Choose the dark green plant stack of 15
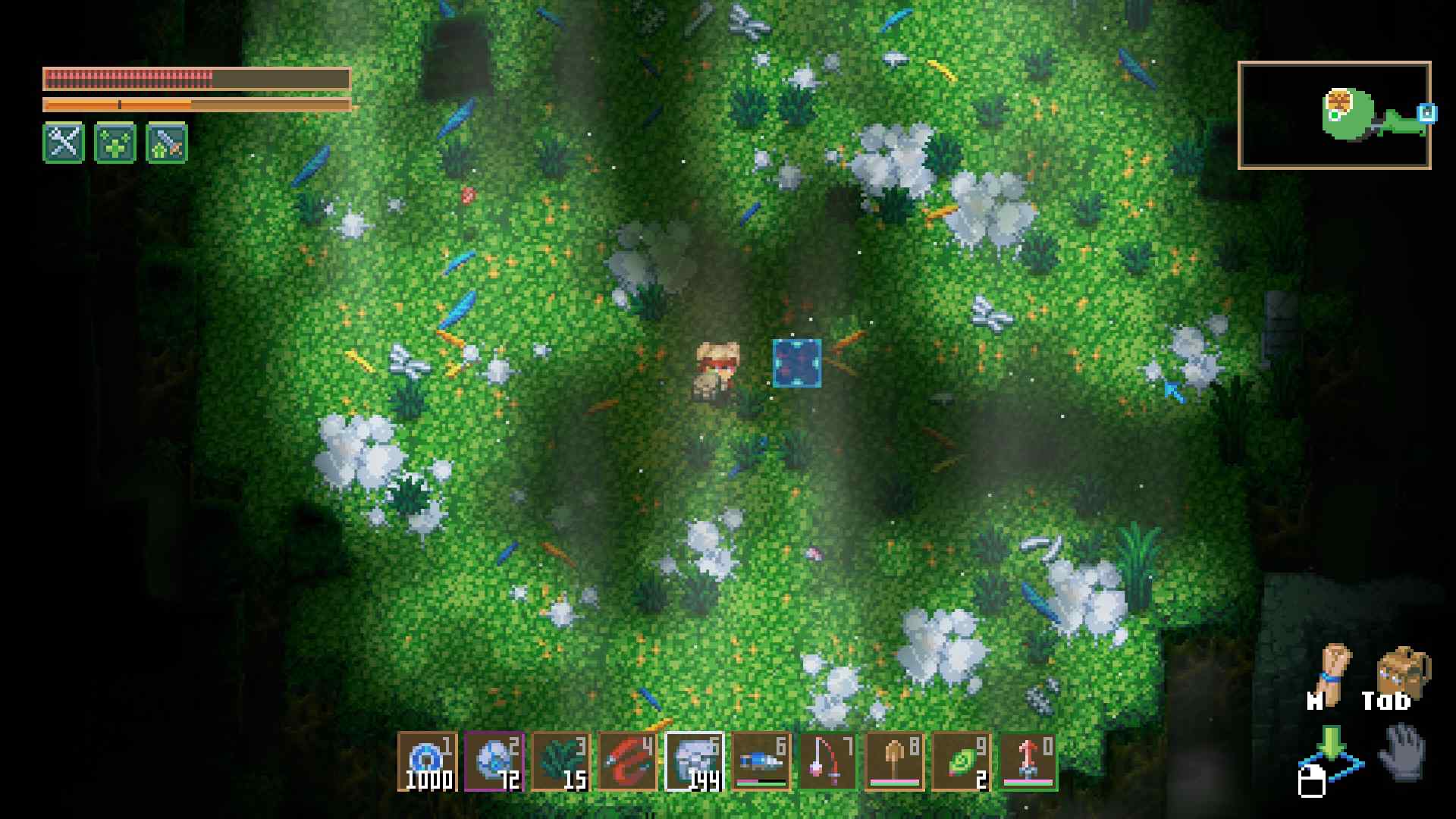The image size is (1456, 819). (560, 761)
